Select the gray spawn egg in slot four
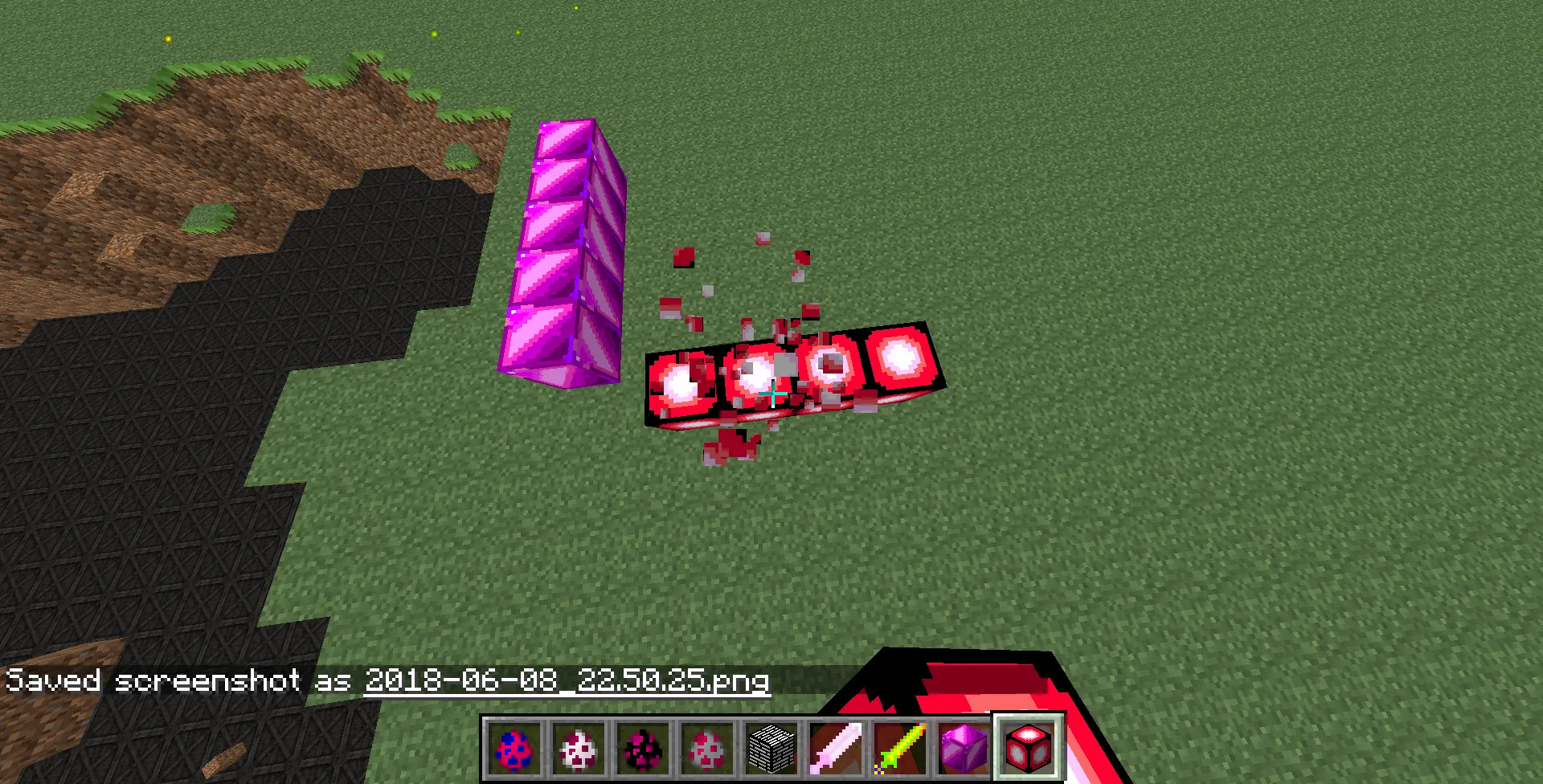Viewport: 1543px width, 784px height. pos(709,747)
